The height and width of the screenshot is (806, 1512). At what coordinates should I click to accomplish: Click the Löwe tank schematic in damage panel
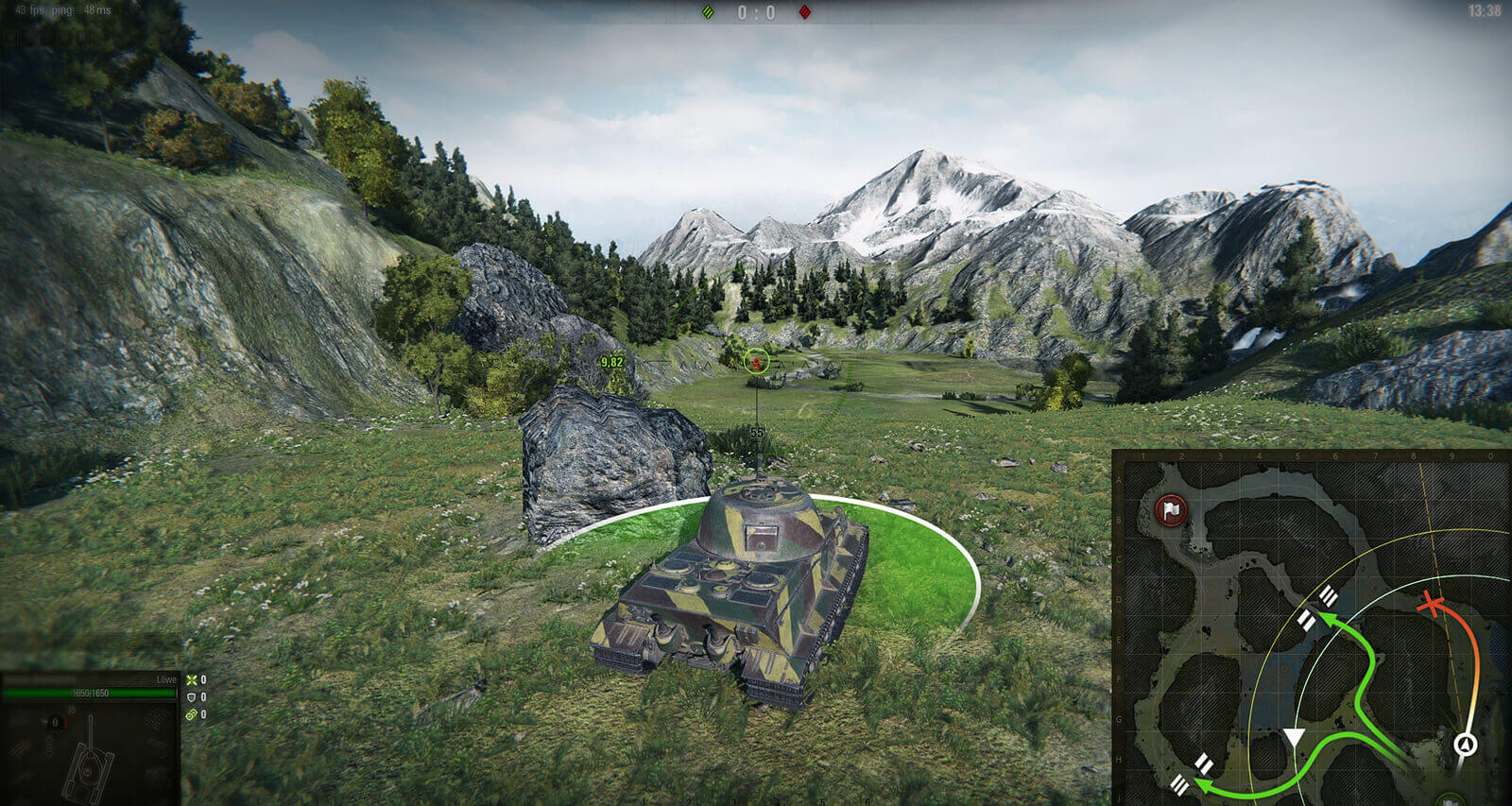[x=90, y=758]
